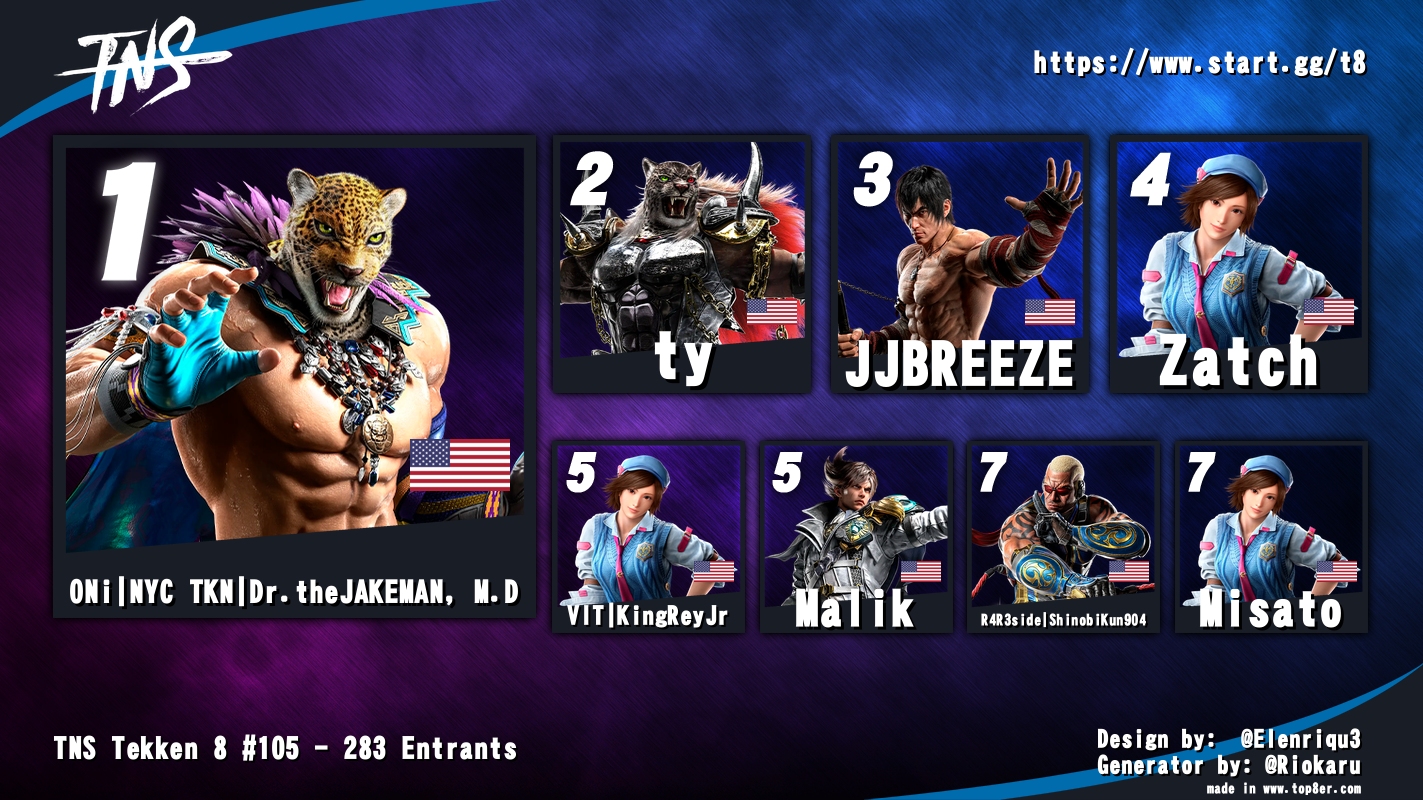Open the JJBREEZE third-place card
This screenshot has height=800, width=1423.
[x=960, y=264]
